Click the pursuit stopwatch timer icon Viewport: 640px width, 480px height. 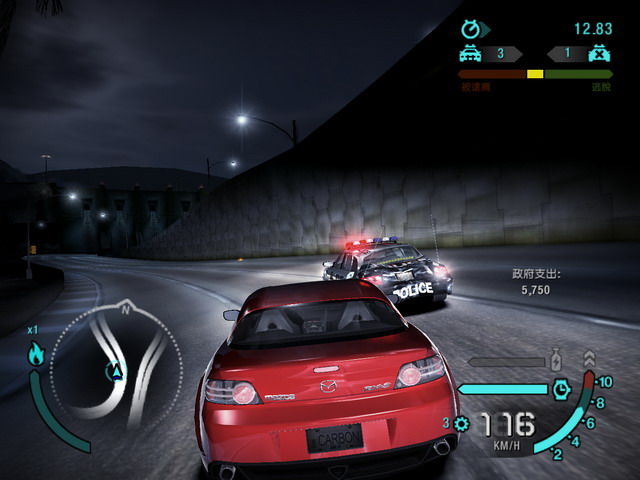tap(470, 29)
